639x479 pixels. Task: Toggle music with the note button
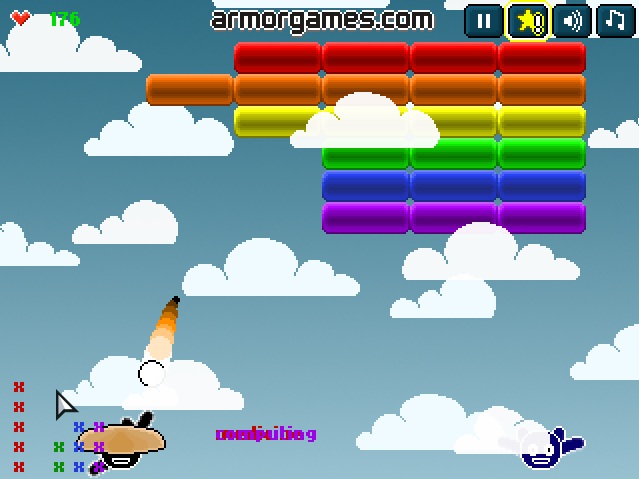click(x=615, y=20)
